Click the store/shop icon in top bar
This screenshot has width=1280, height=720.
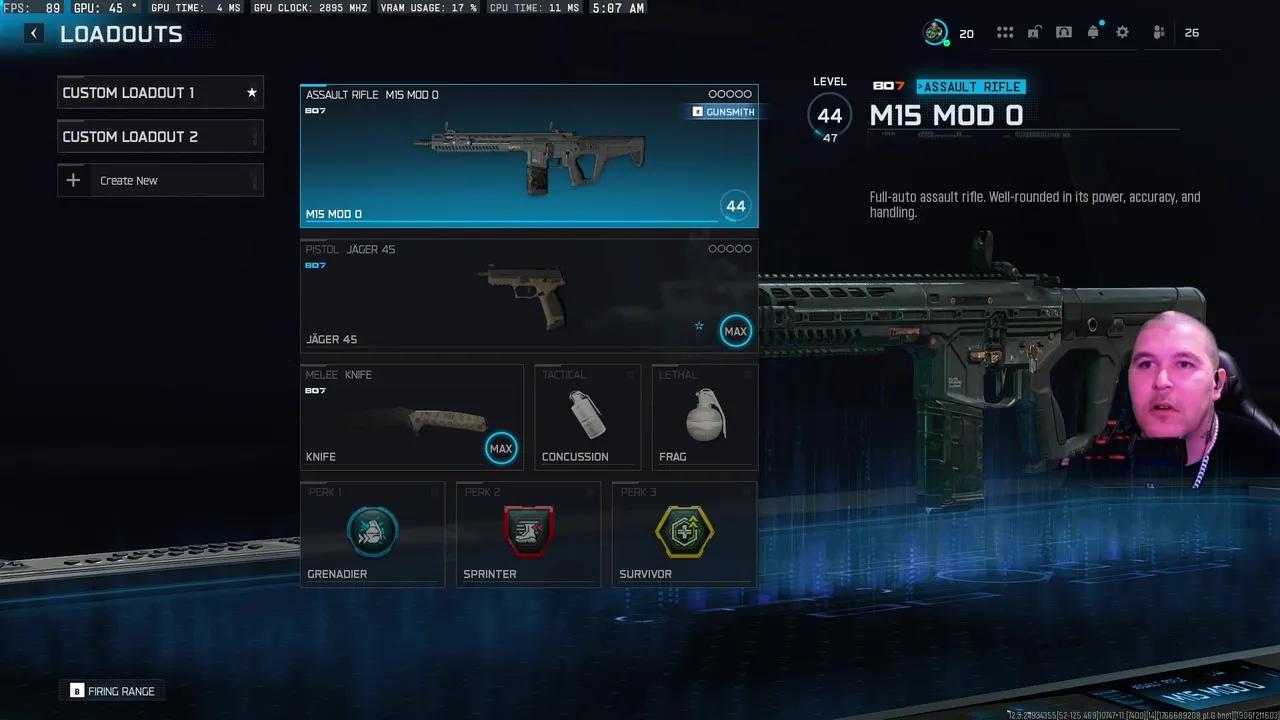coord(1064,32)
